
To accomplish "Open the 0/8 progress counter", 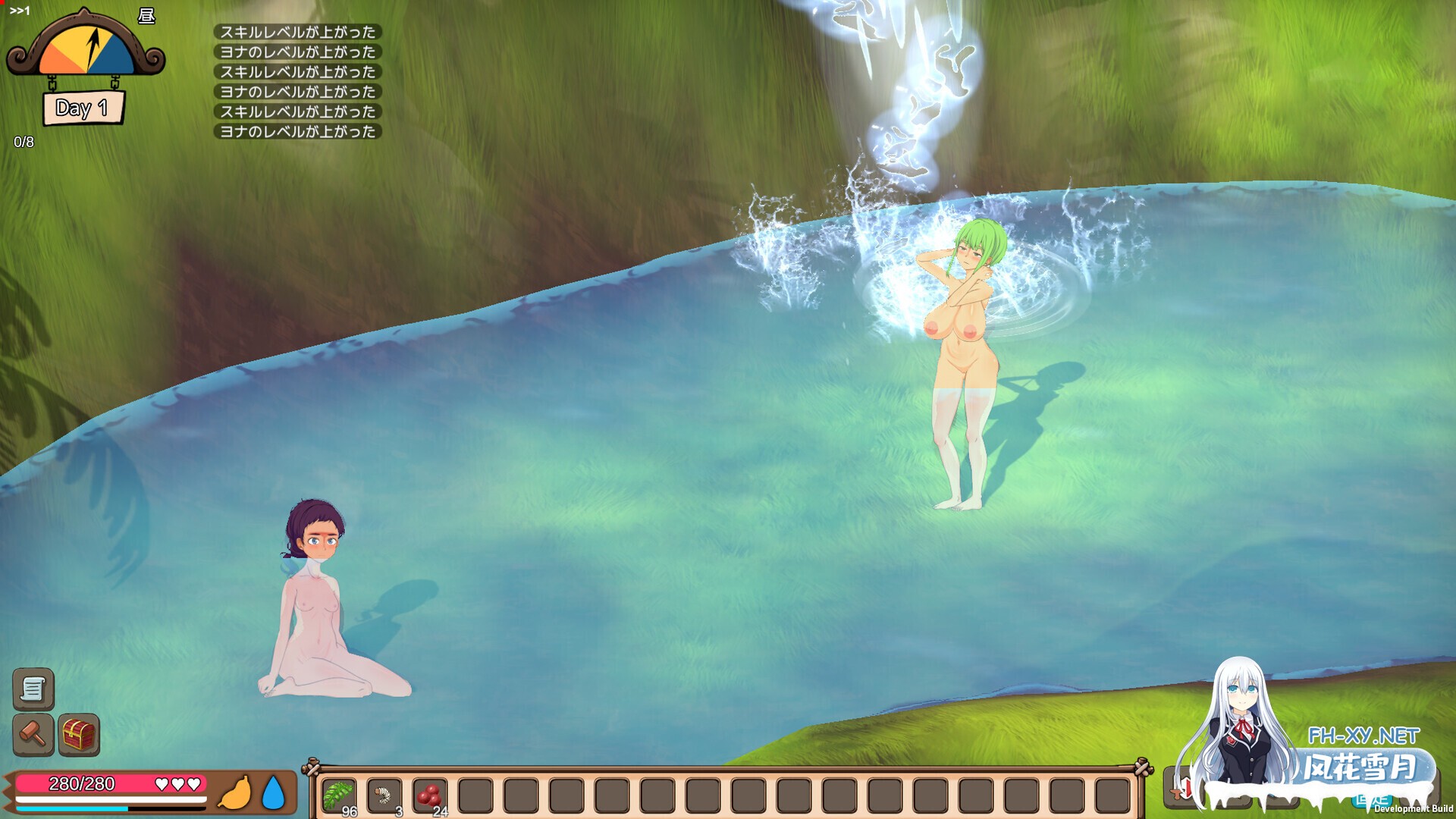I will point(24,140).
